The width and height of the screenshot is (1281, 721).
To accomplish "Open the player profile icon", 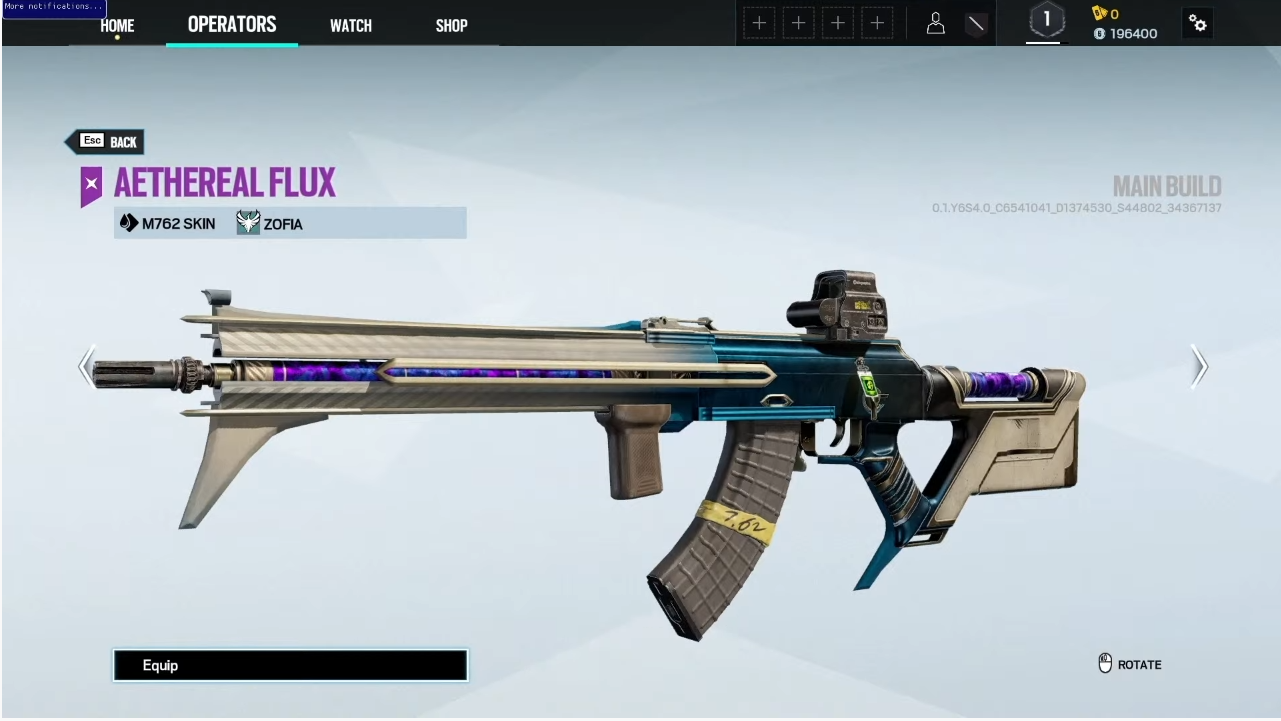I will (x=936, y=24).
